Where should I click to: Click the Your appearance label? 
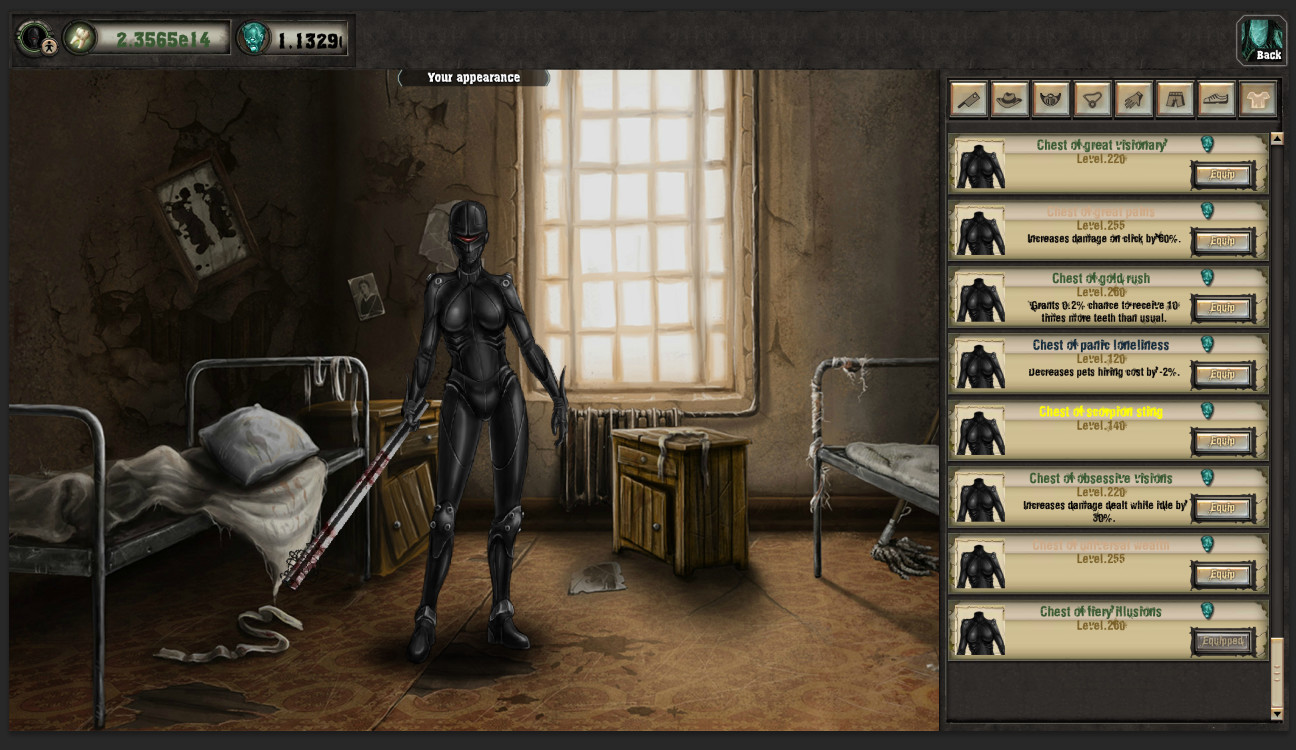pos(474,77)
